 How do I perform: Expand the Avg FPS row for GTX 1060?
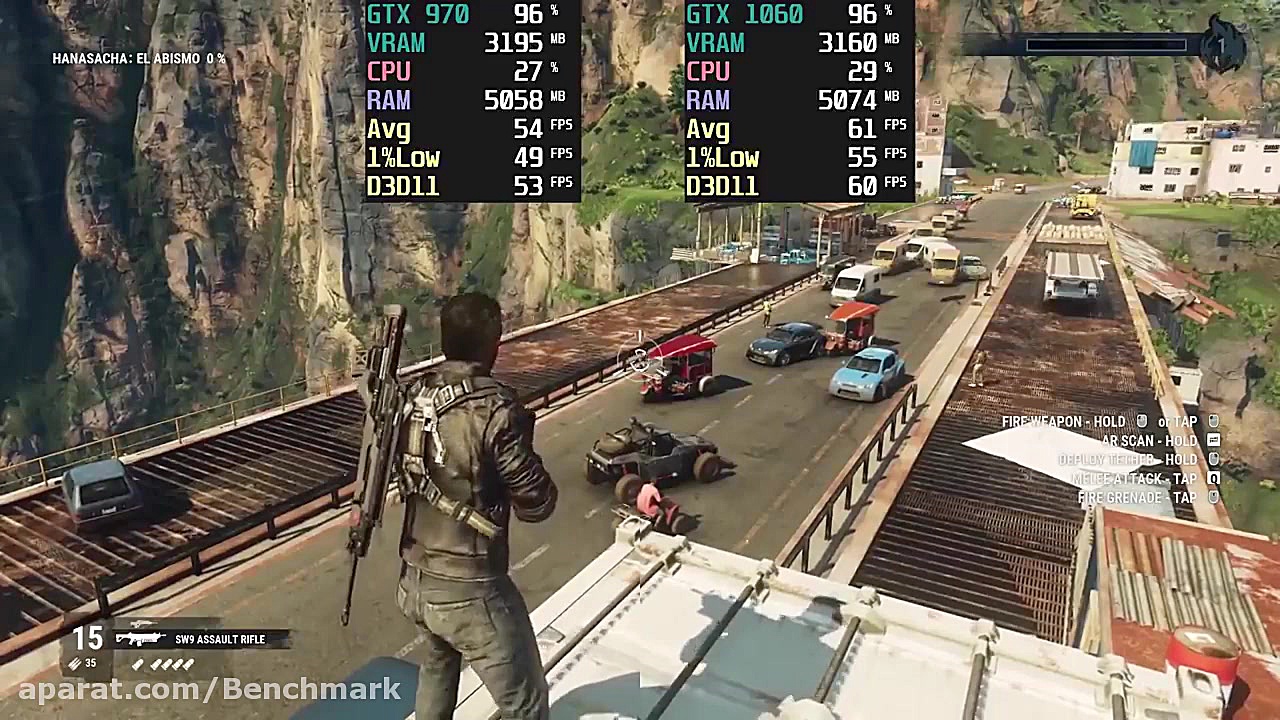click(707, 128)
